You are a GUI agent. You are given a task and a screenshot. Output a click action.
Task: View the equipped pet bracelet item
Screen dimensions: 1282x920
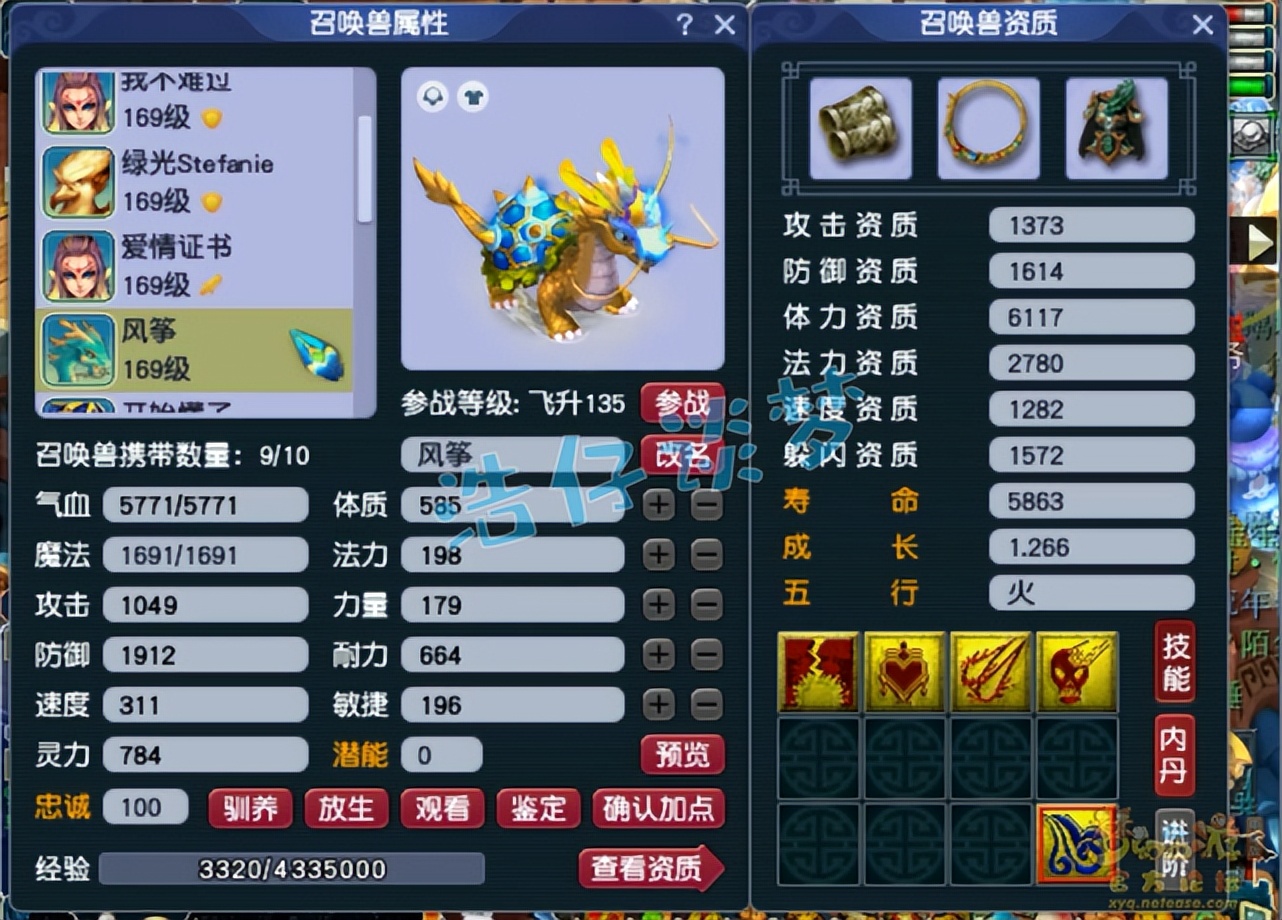click(861, 128)
